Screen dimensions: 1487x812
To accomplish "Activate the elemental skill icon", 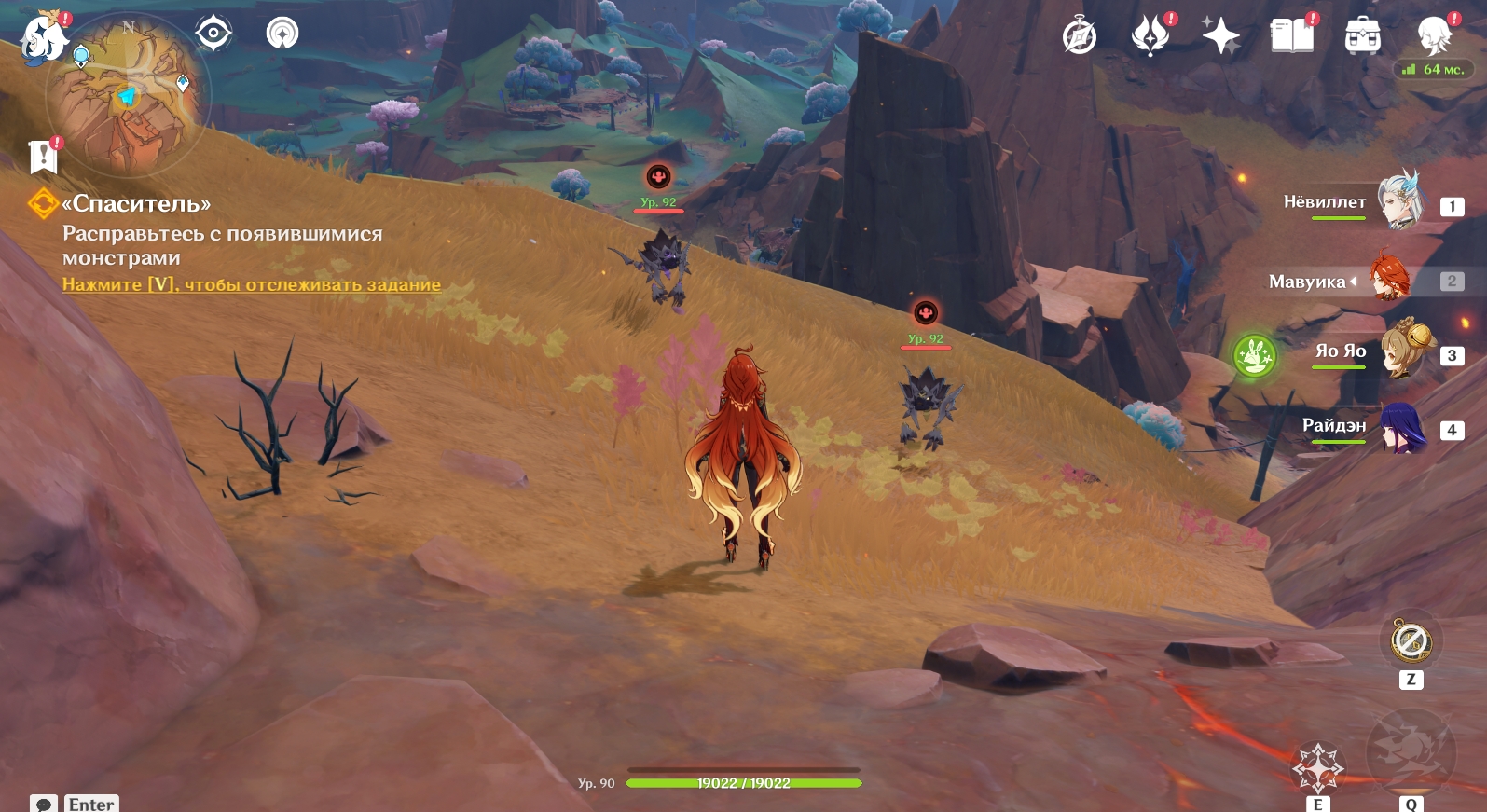I will pyautogui.click(x=1317, y=768).
